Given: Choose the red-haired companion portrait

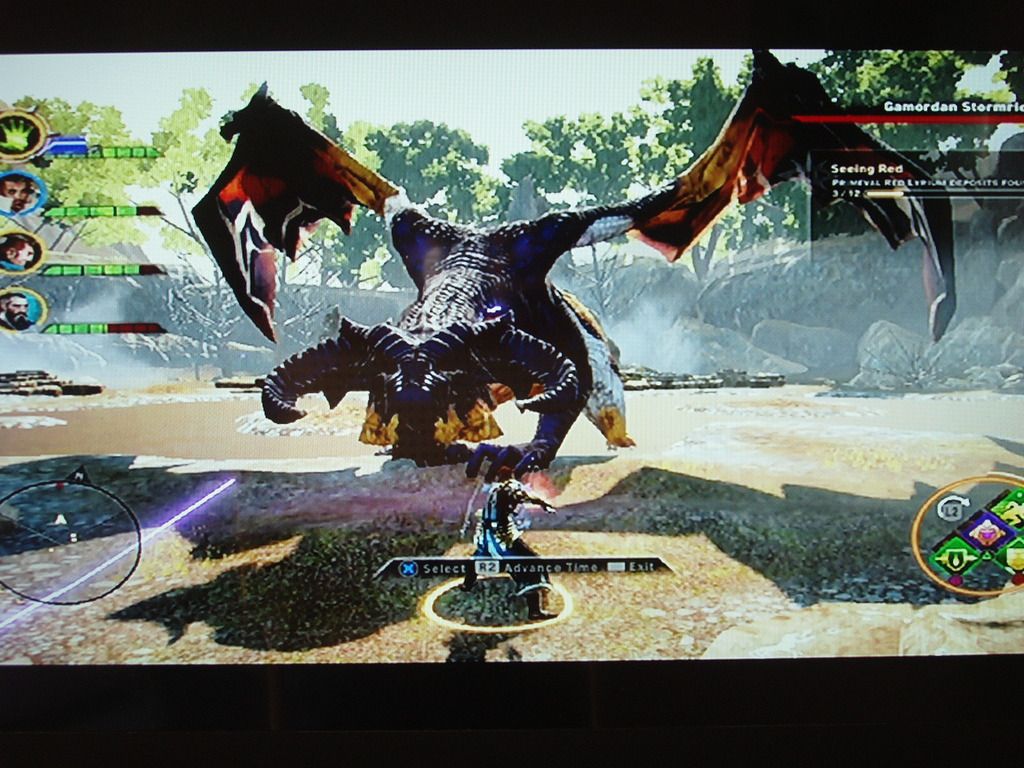Looking at the screenshot, I should coord(18,252).
